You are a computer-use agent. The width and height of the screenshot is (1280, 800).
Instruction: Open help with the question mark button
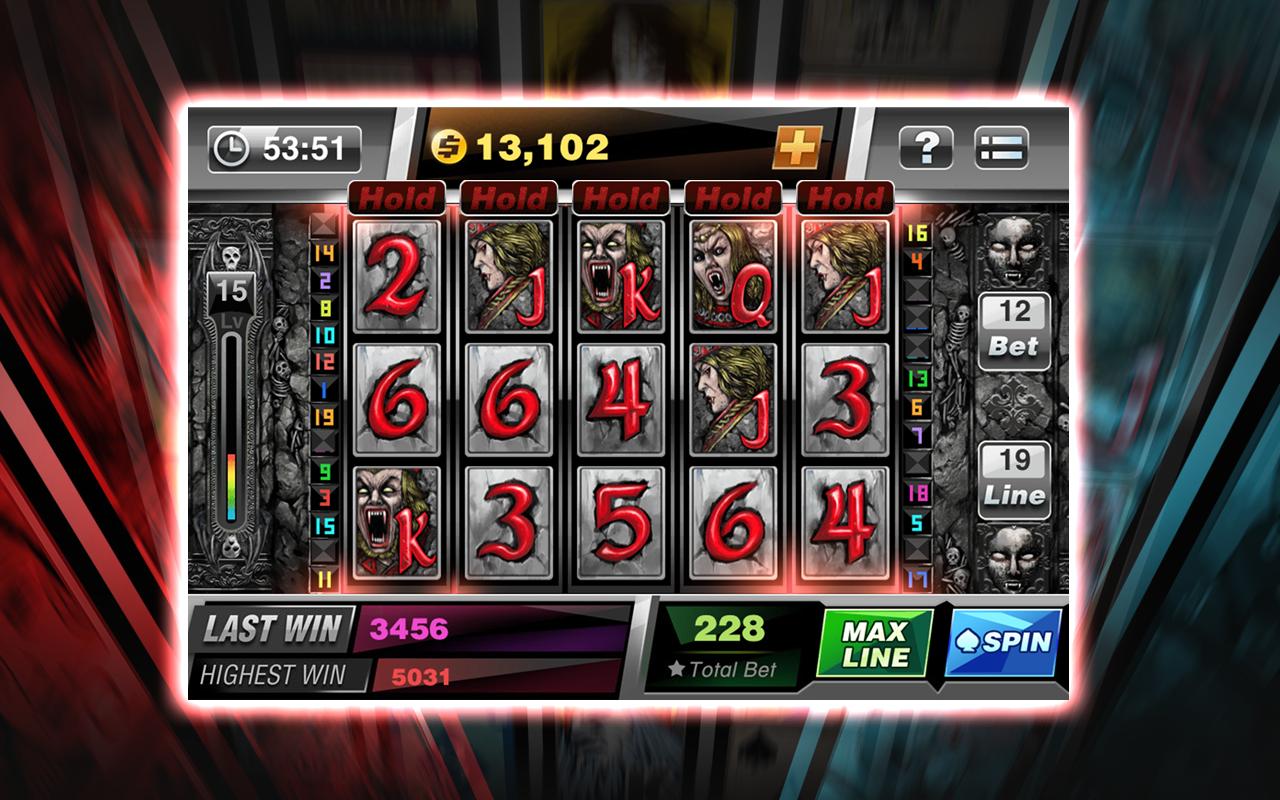[925, 148]
